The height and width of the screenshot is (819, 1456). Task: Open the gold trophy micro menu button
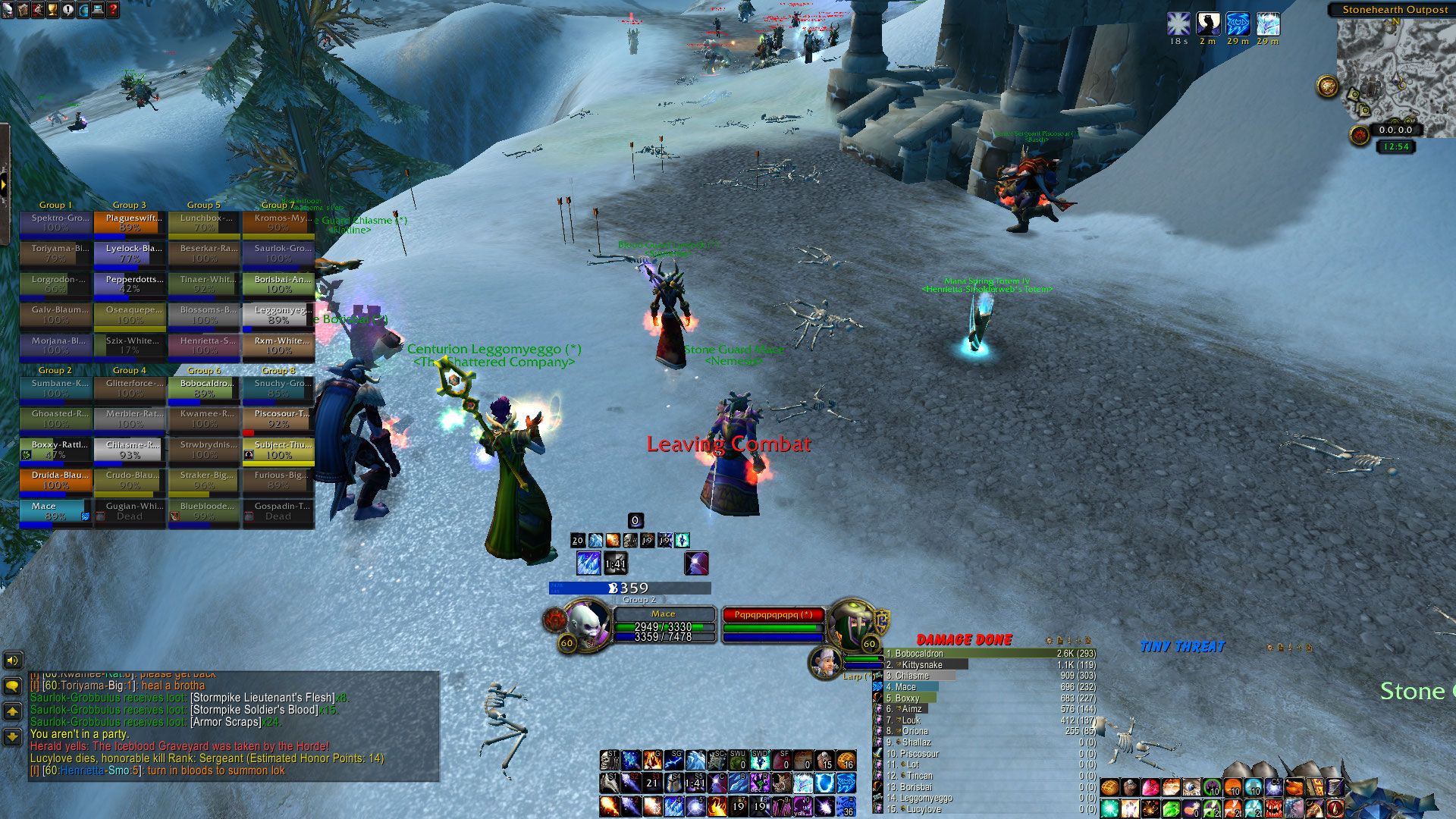[52, 9]
